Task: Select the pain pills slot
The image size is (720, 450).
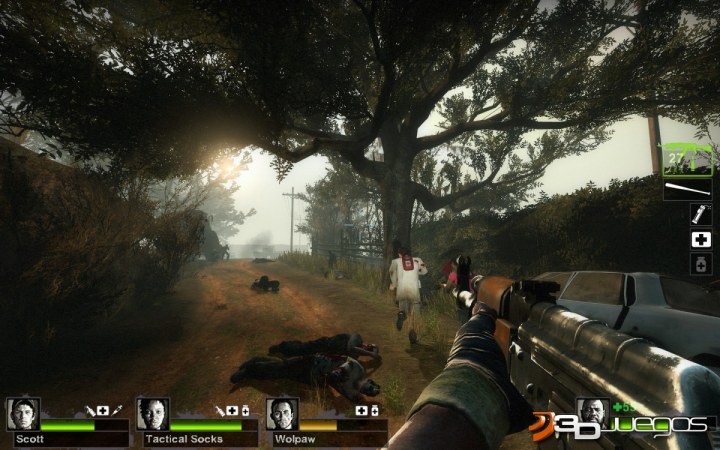Action: 701,265
